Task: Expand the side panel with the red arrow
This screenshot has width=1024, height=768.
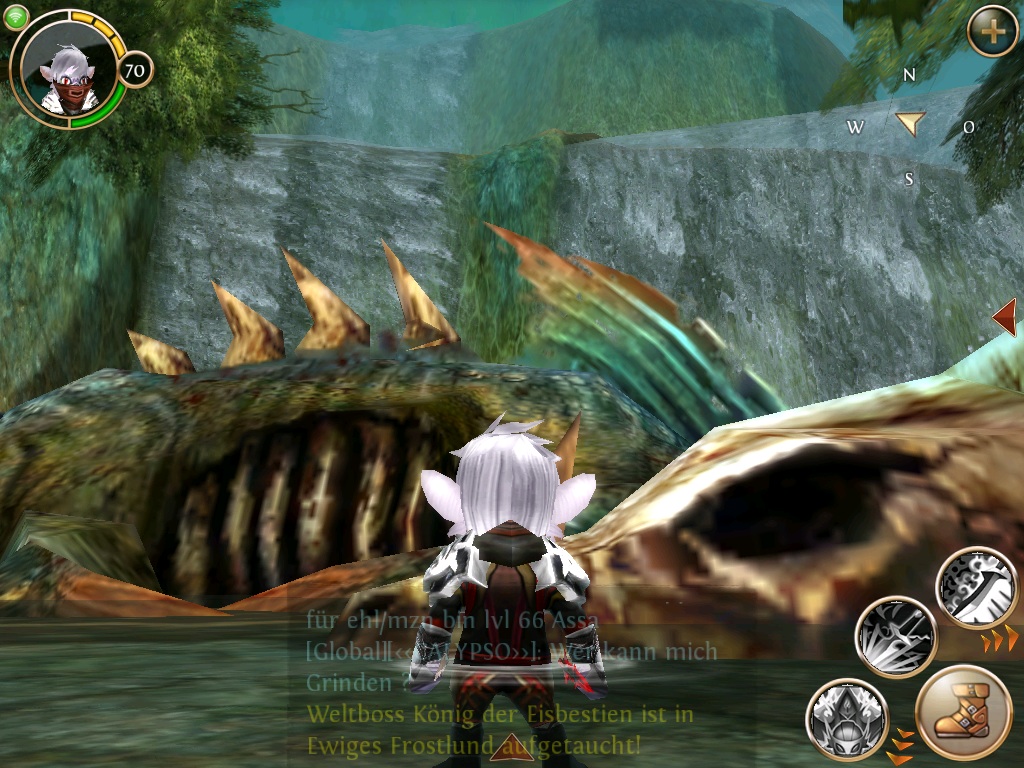Action: point(1005,318)
